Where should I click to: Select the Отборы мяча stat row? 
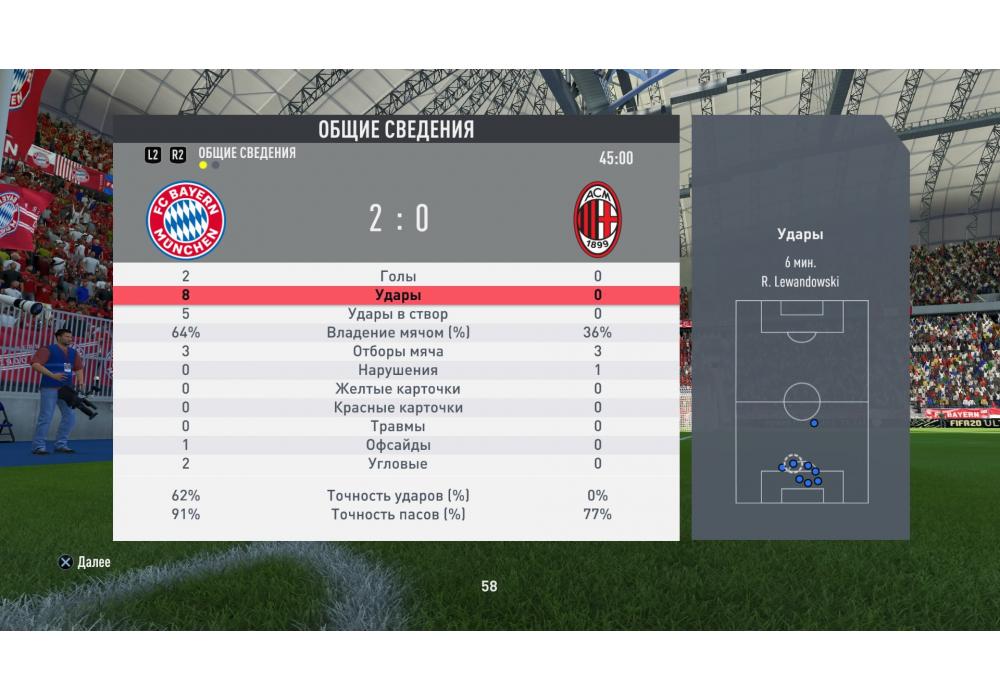pos(398,352)
